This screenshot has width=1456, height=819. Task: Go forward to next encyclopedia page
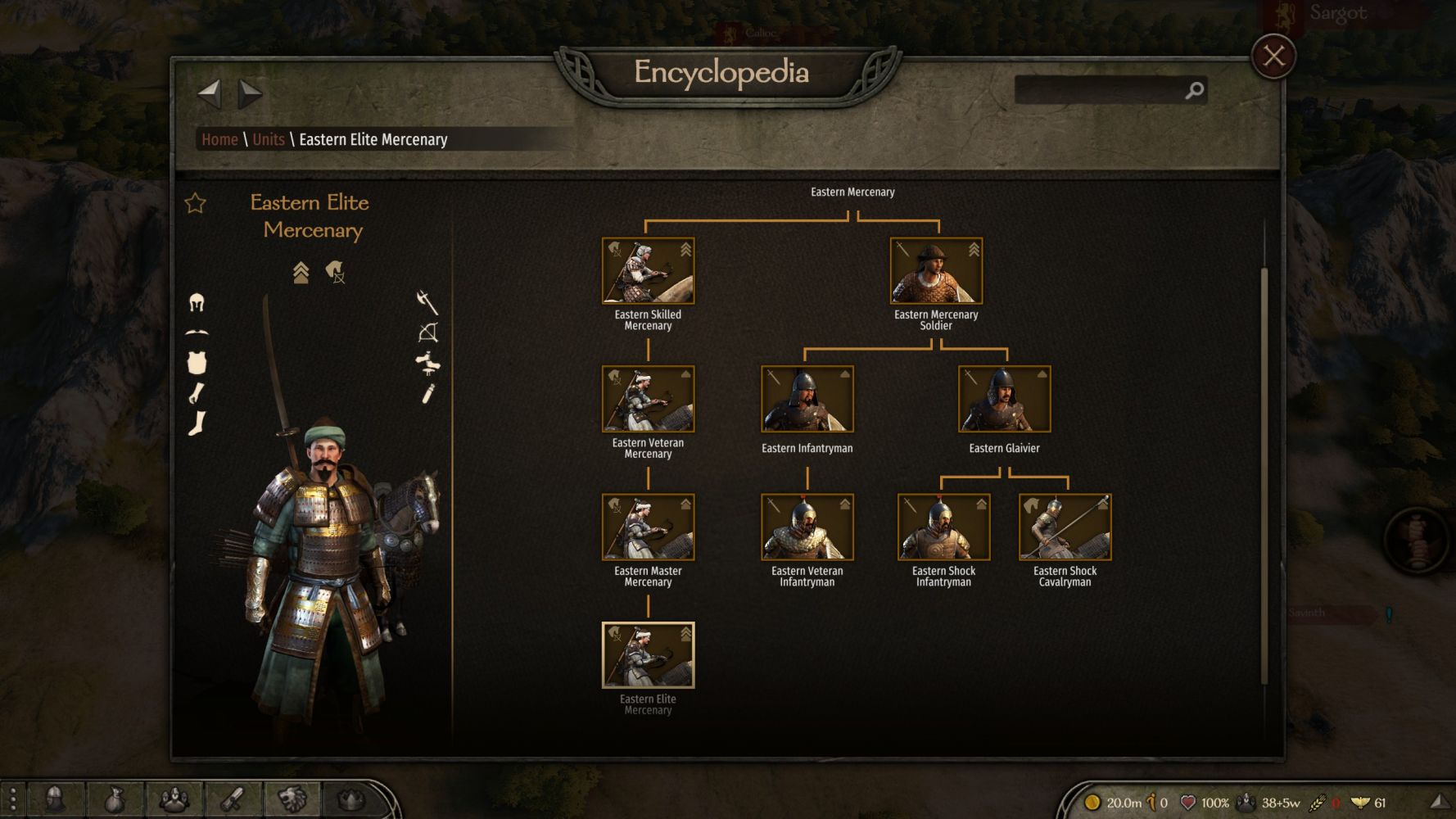(250, 93)
